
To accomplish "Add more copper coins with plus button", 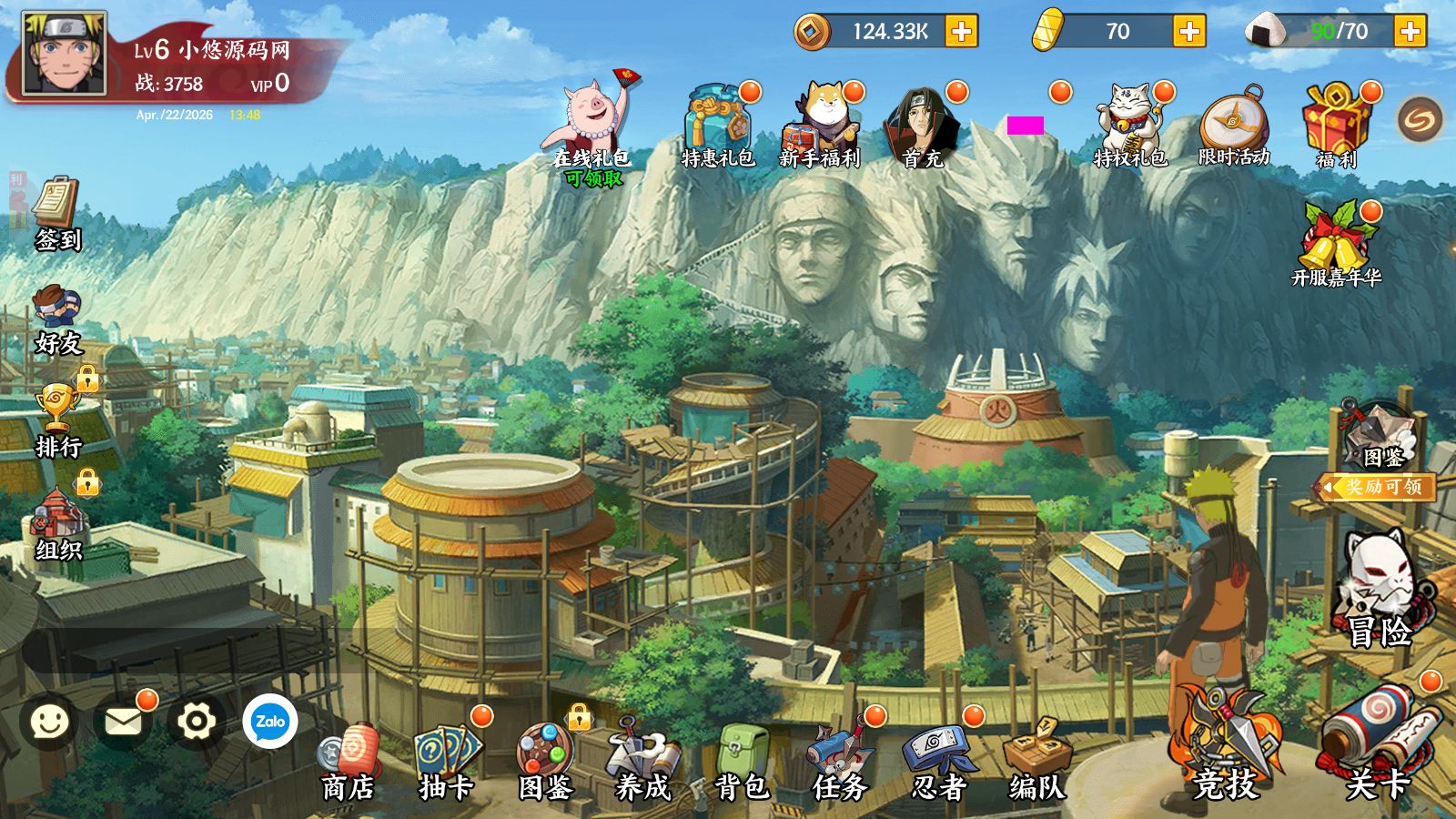I will coord(961,31).
